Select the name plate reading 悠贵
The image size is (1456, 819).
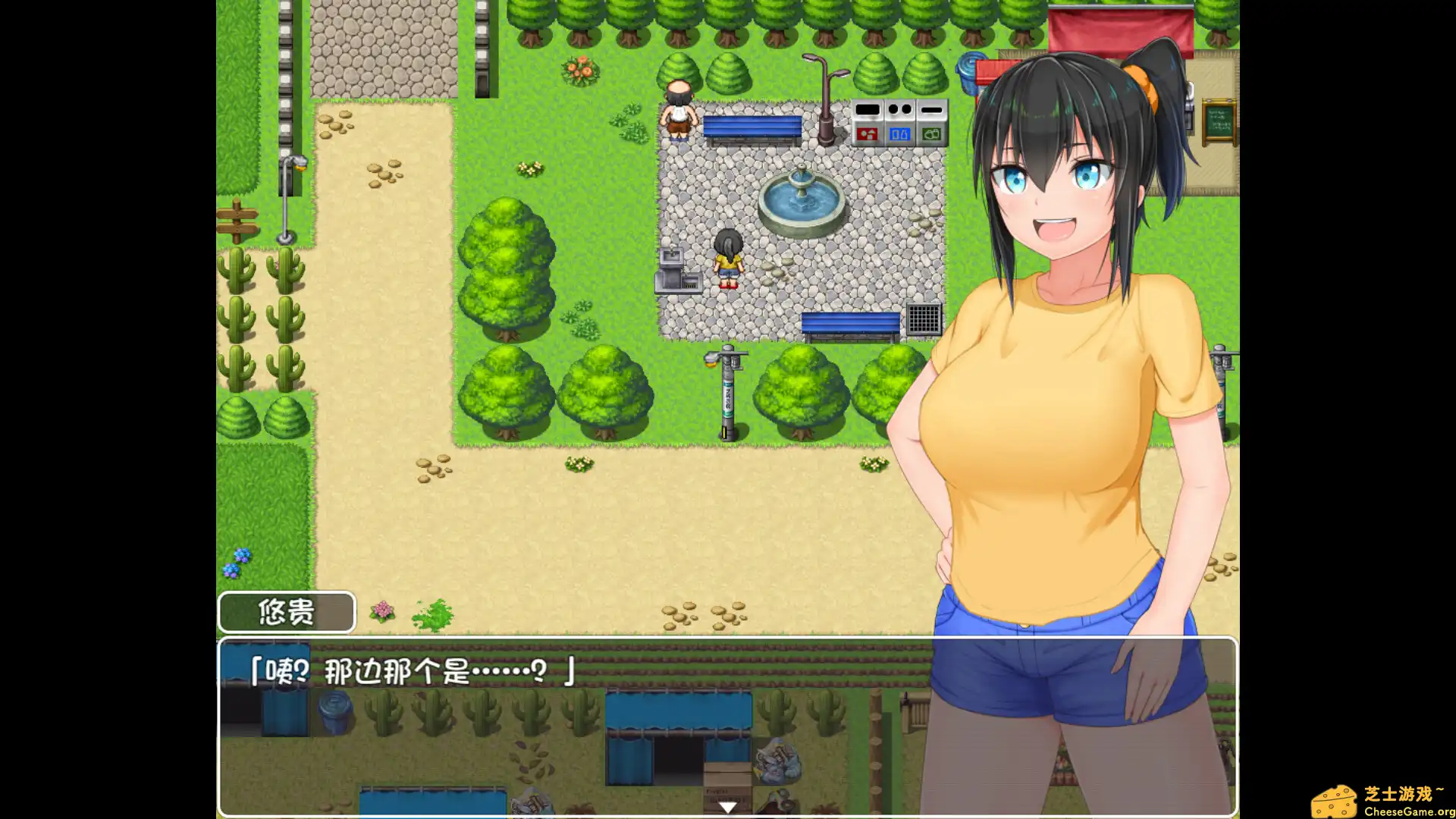point(287,611)
